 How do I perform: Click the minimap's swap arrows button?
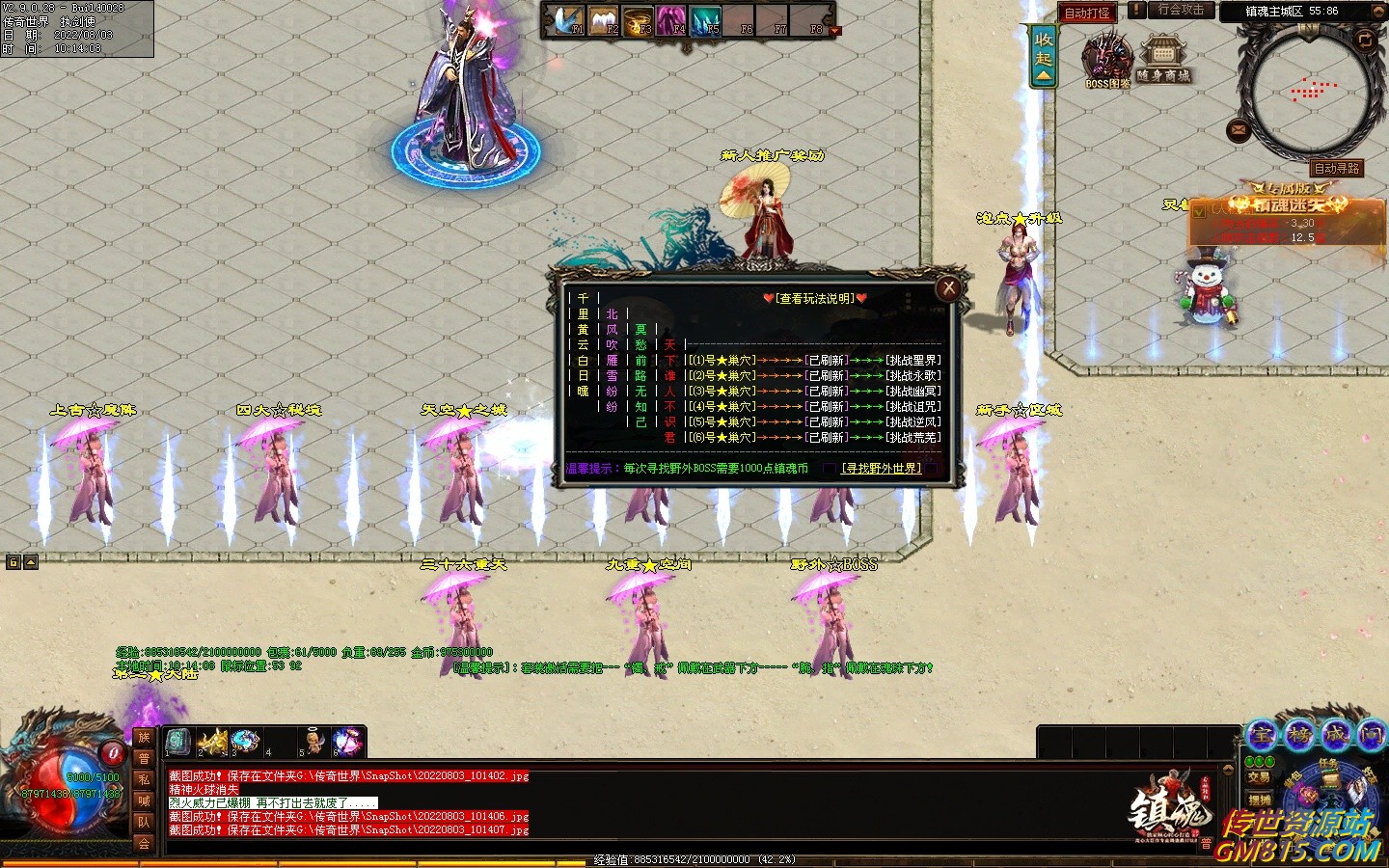point(1364,41)
